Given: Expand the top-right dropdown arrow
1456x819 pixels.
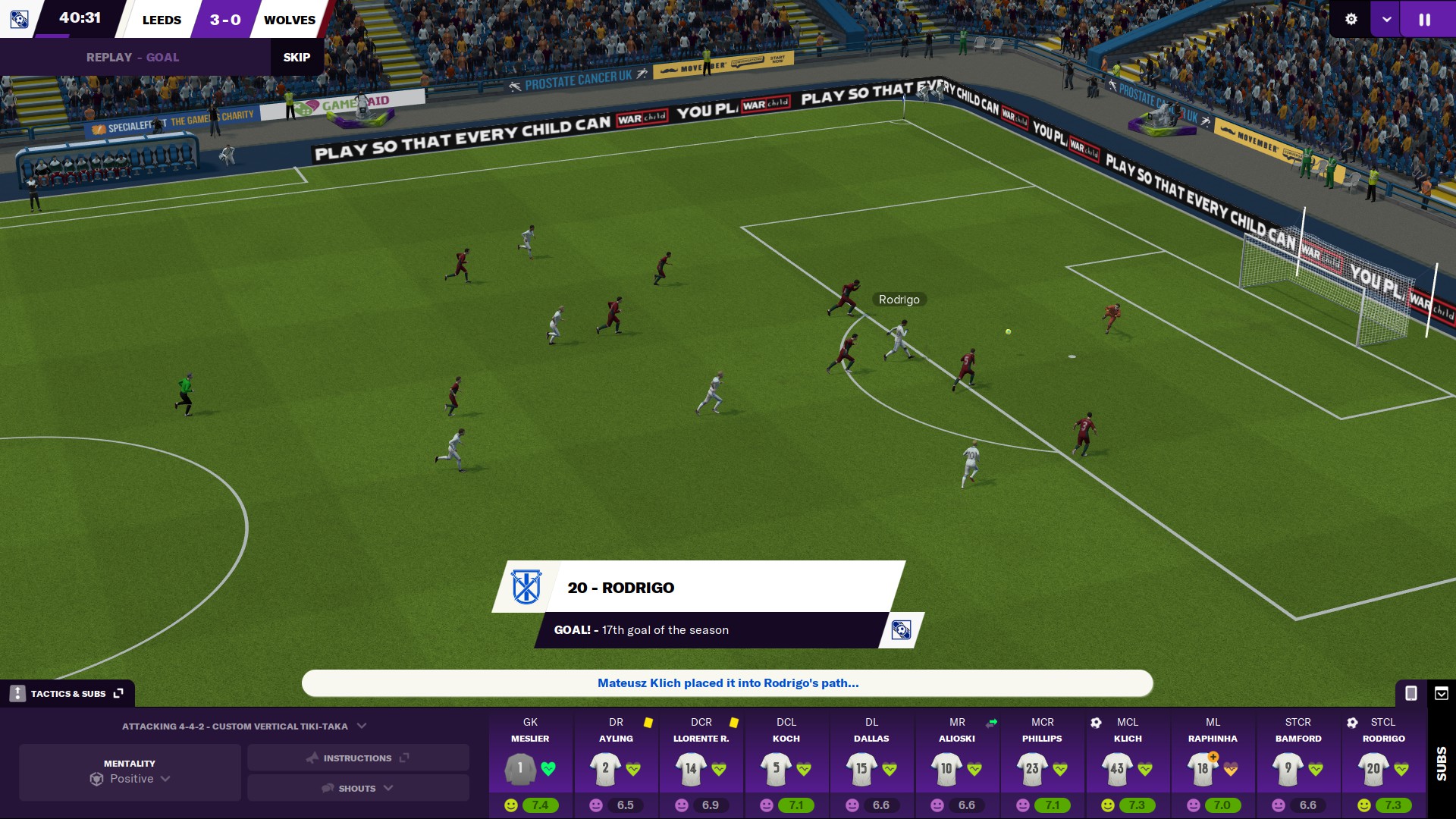Looking at the screenshot, I should point(1386,20).
